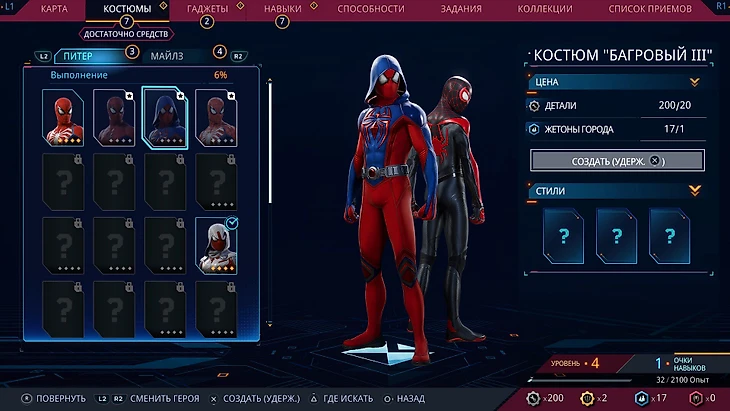The width and height of the screenshot is (730, 411).
Task: Show the Задания tab
Action: pos(461,9)
